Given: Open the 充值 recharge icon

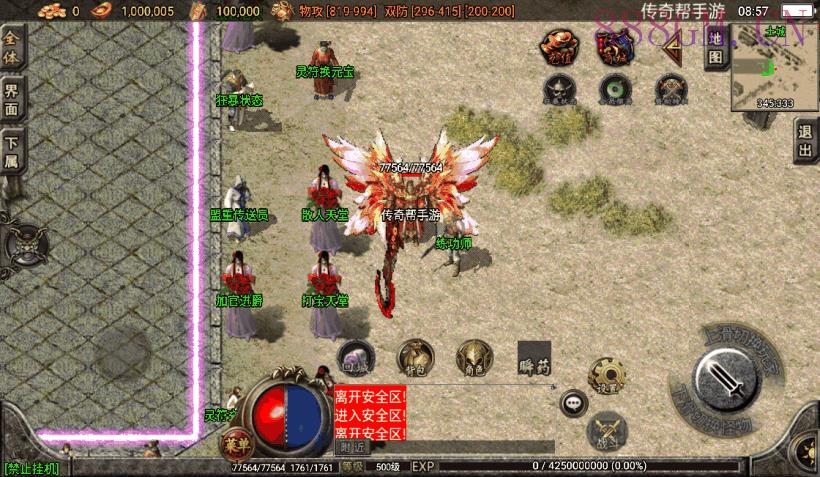Looking at the screenshot, I should pyautogui.click(x=560, y=48).
